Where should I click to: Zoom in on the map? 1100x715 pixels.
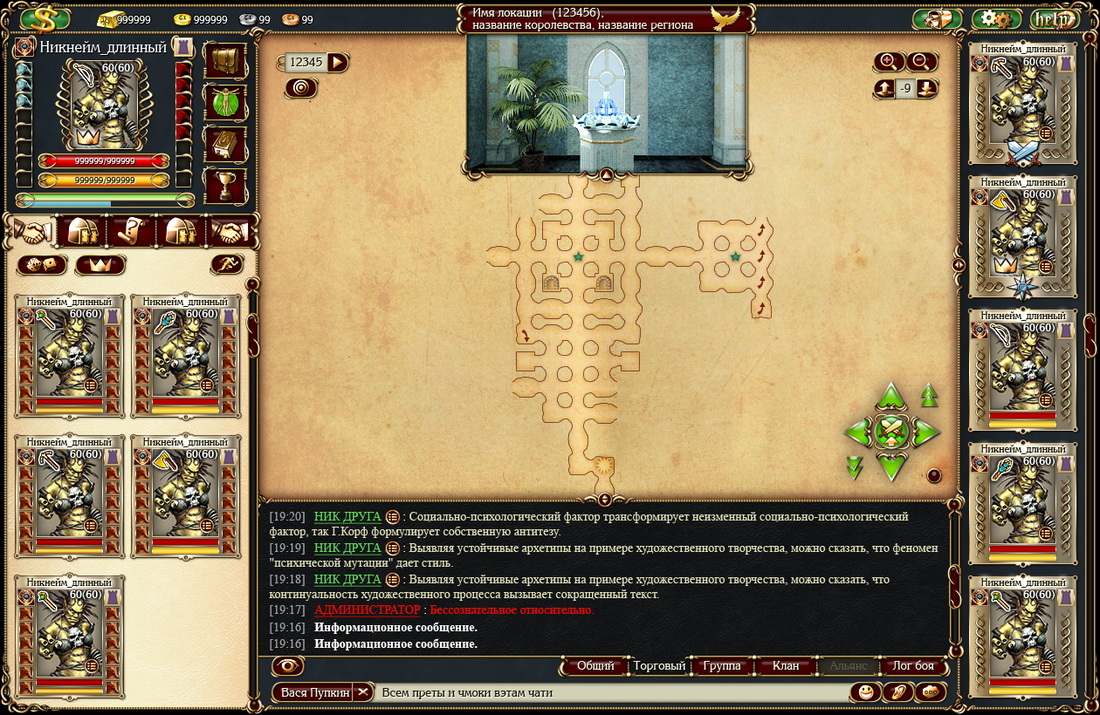click(x=888, y=62)
